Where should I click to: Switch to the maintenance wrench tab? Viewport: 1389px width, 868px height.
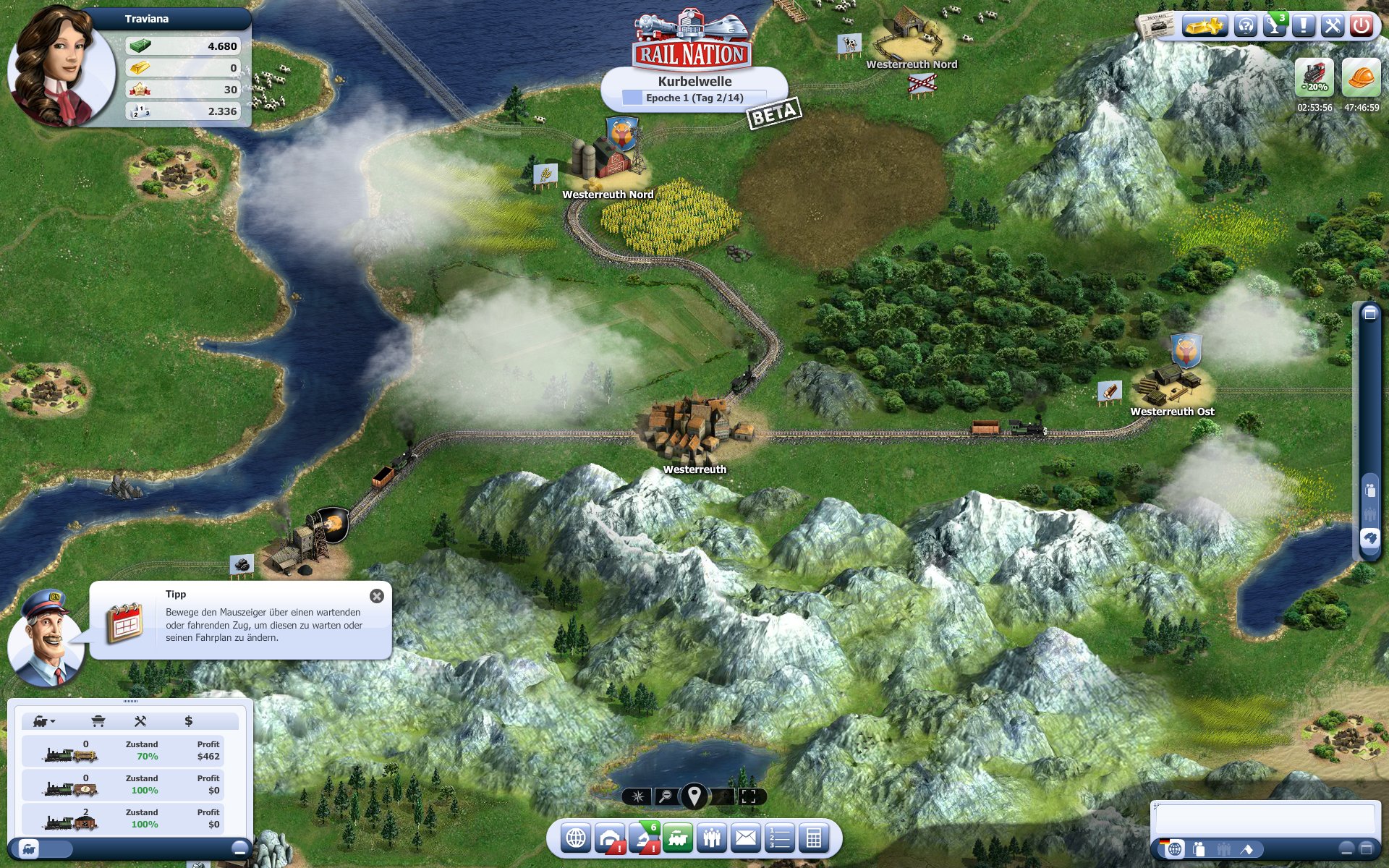[140, 721]
